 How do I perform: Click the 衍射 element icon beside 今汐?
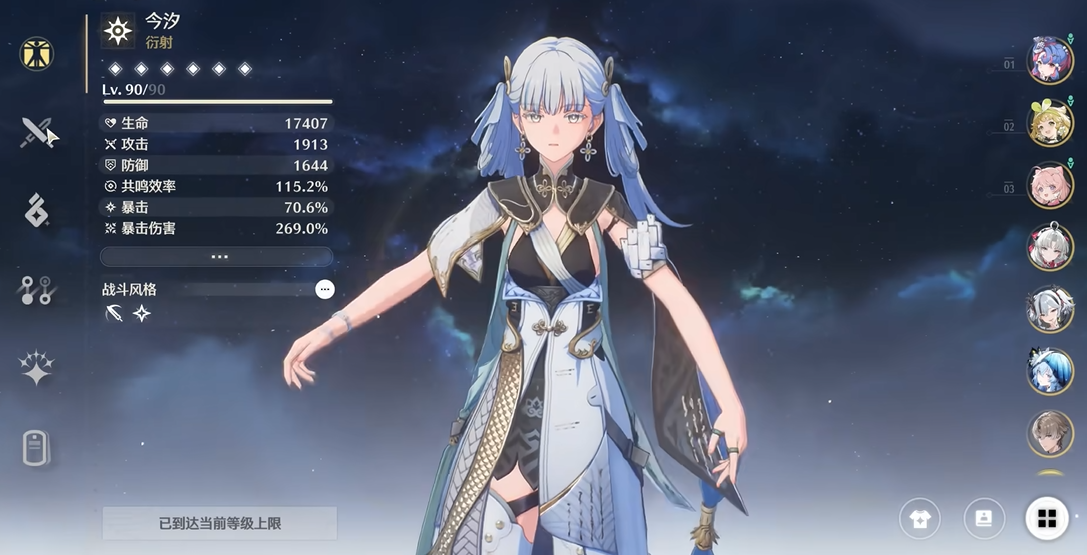(x=118, y=32)
